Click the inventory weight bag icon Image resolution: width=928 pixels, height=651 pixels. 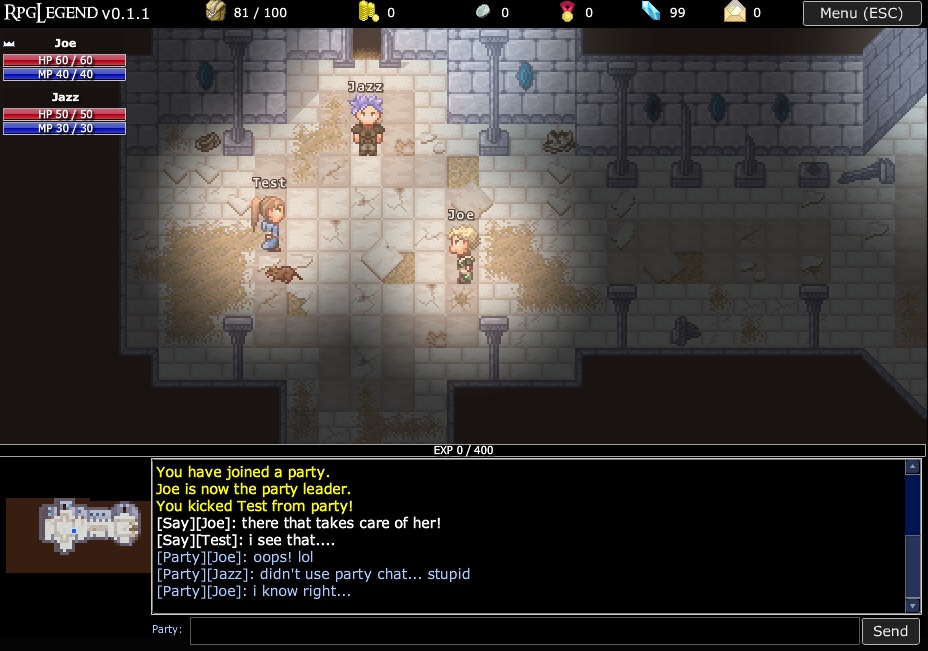(217, 13)
